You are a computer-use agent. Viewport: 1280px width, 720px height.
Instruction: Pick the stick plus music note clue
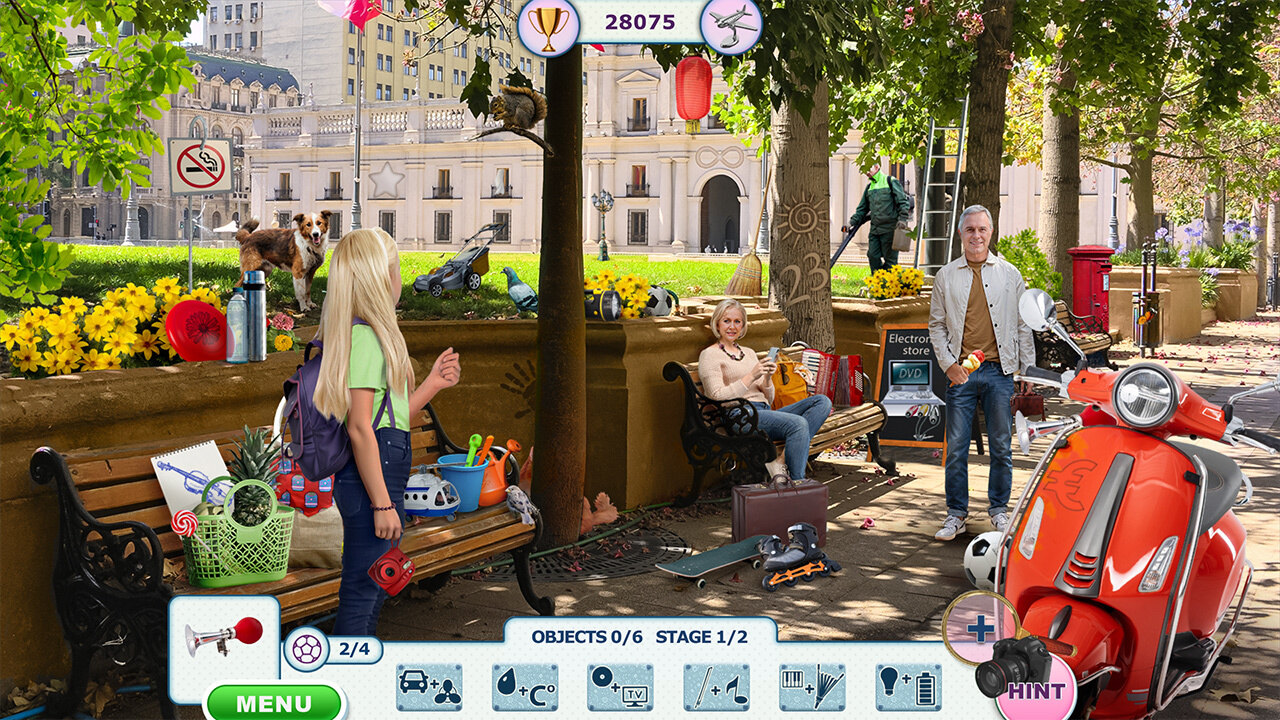716,687
